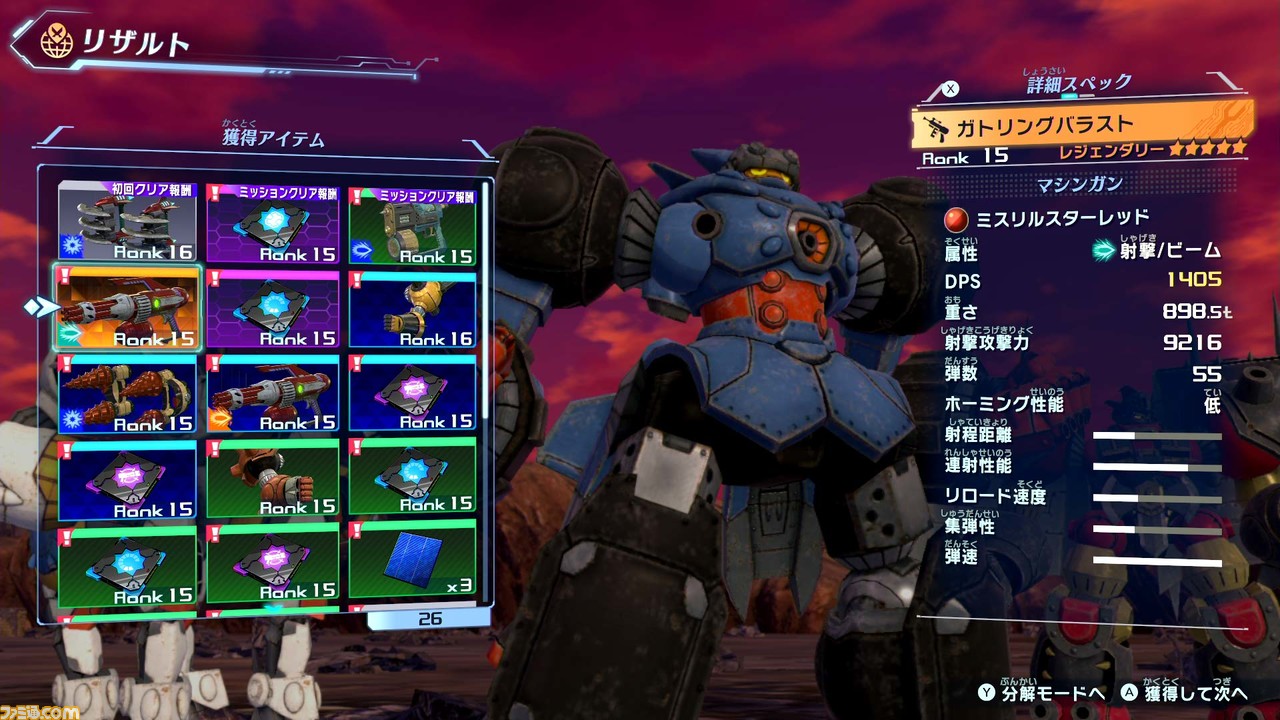Choose the green mission-reward revolver gun
Viewport: 1280px width, 720px height.
pos(412,225)
